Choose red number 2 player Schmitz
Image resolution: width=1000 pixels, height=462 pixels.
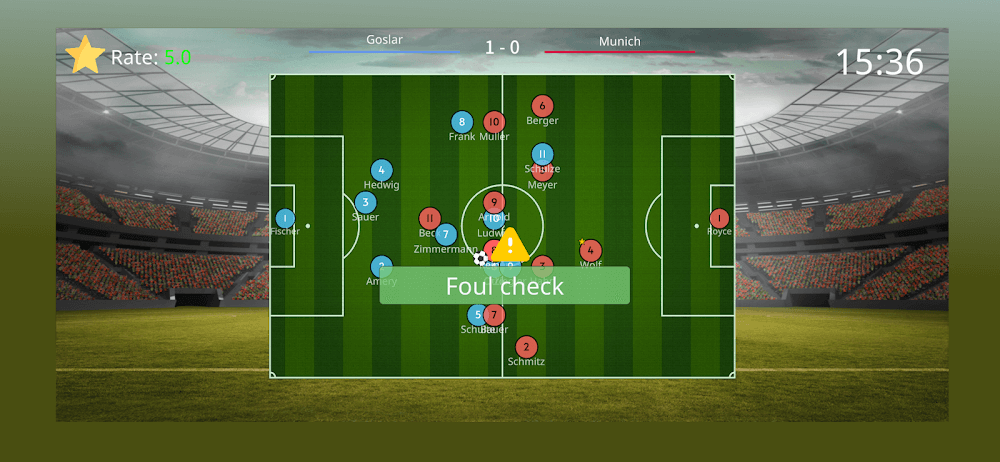(x=527, y=347)
